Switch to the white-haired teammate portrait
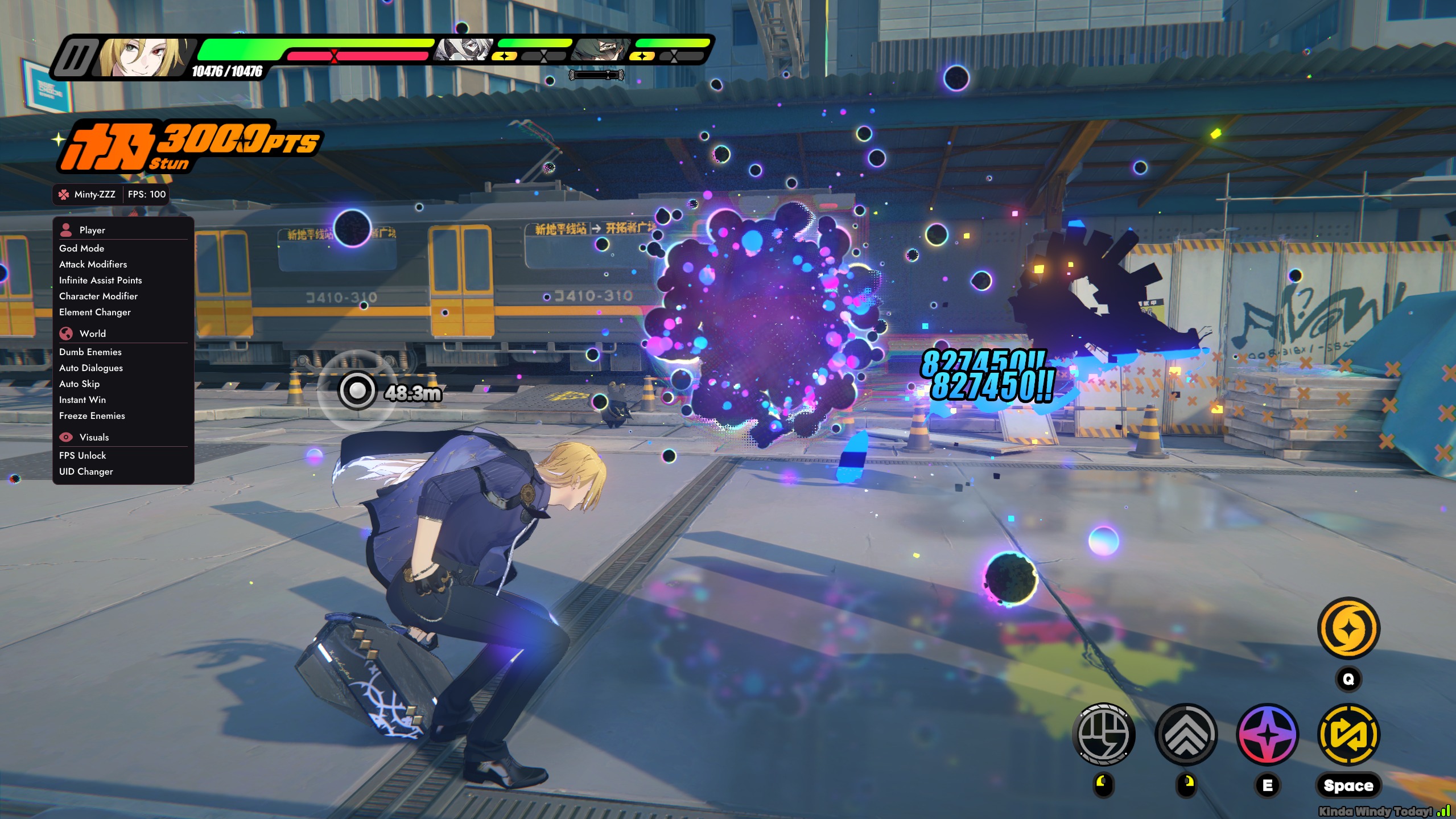Screen dimensions: 1456x819 tap(464, 50)
